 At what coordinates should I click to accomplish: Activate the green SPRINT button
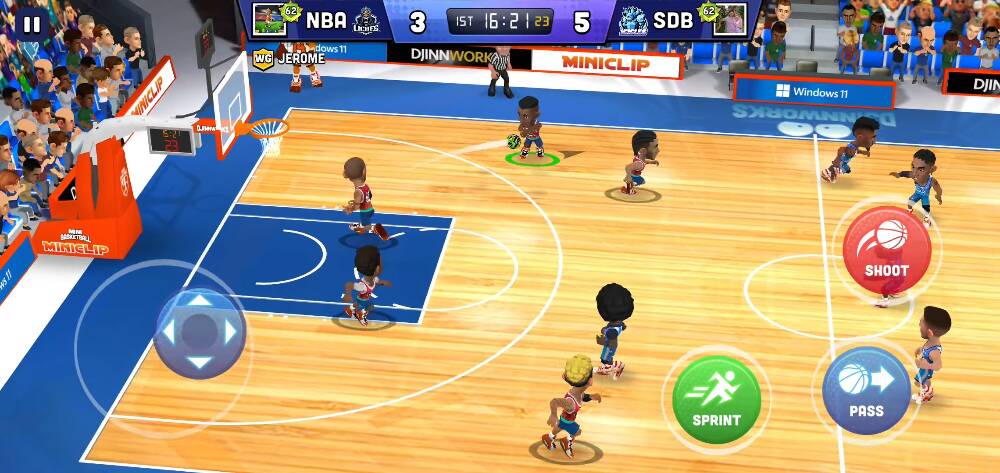coord(716,399)
